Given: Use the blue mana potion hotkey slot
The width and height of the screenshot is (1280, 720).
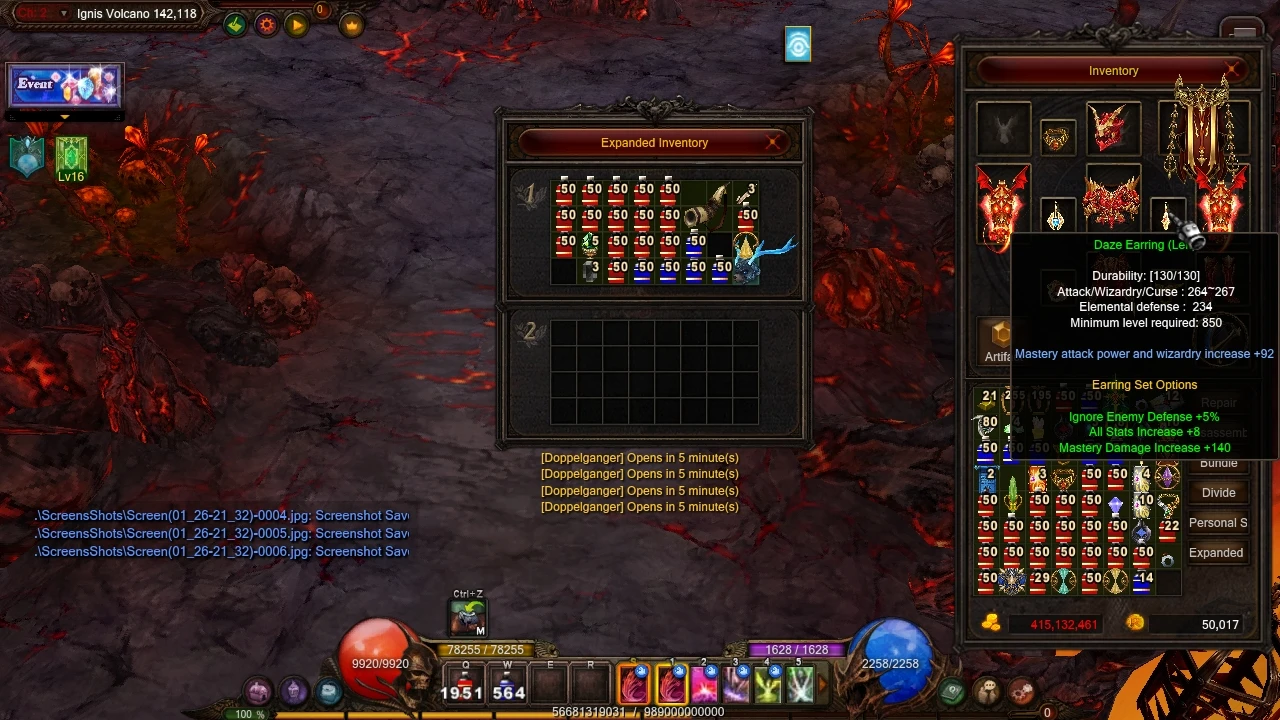Looking at the screenshot, I should click(508, 682).
